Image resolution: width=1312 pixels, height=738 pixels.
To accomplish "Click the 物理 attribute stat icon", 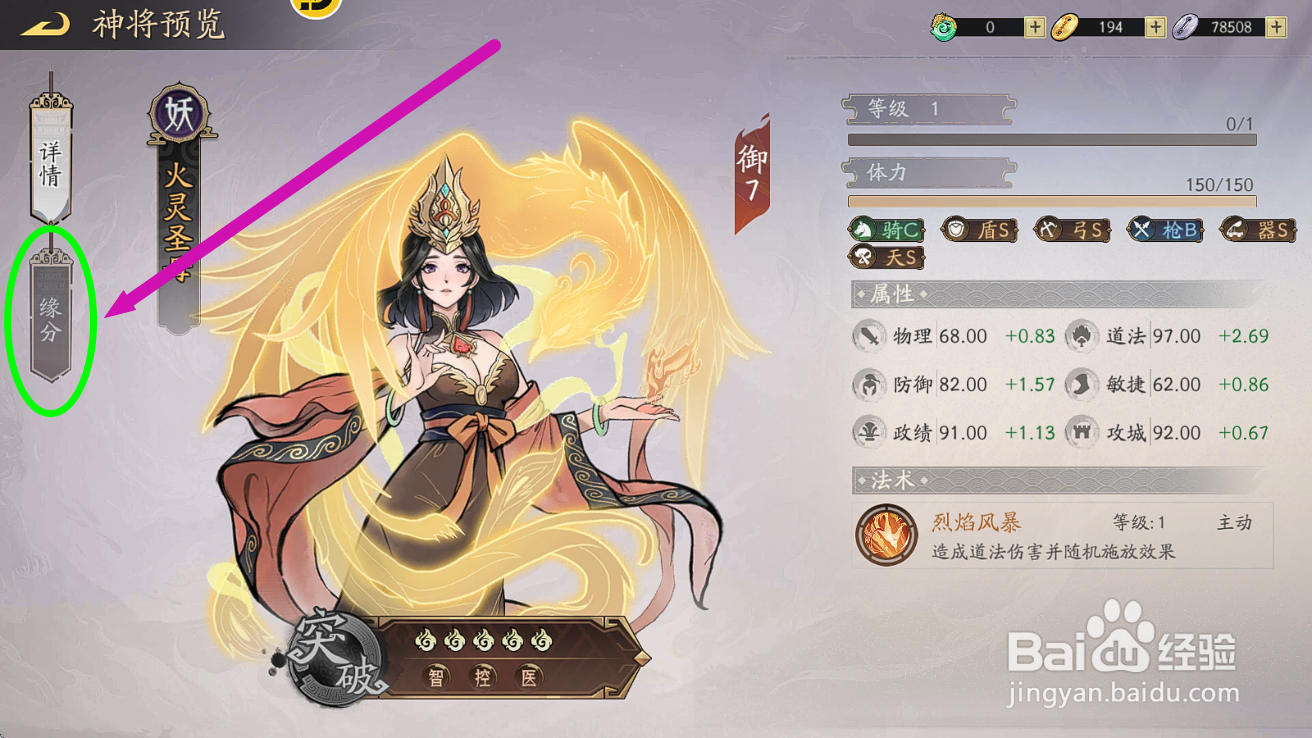I will [x=869, y=336].
